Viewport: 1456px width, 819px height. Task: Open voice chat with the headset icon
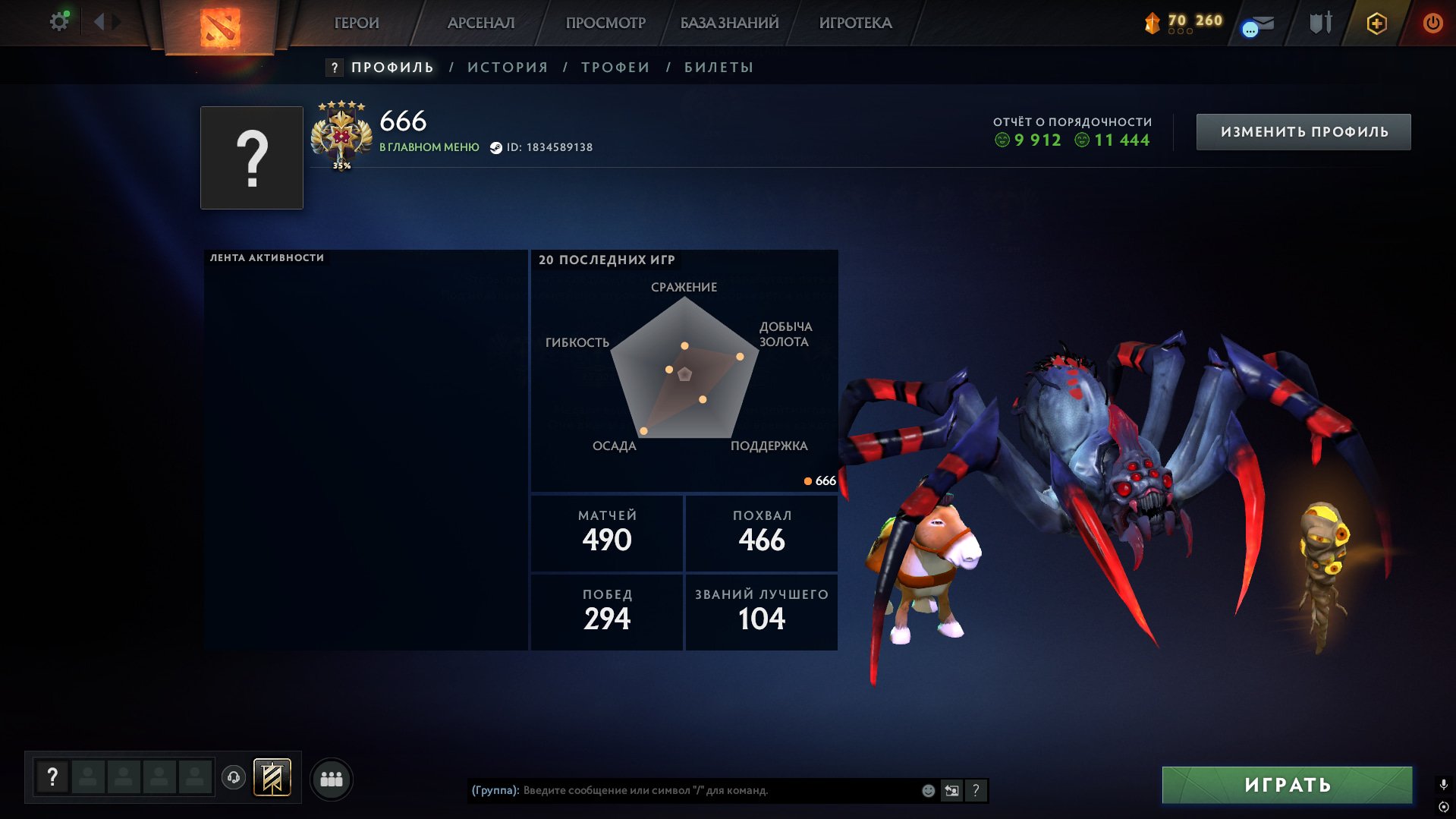pos(234,777)
